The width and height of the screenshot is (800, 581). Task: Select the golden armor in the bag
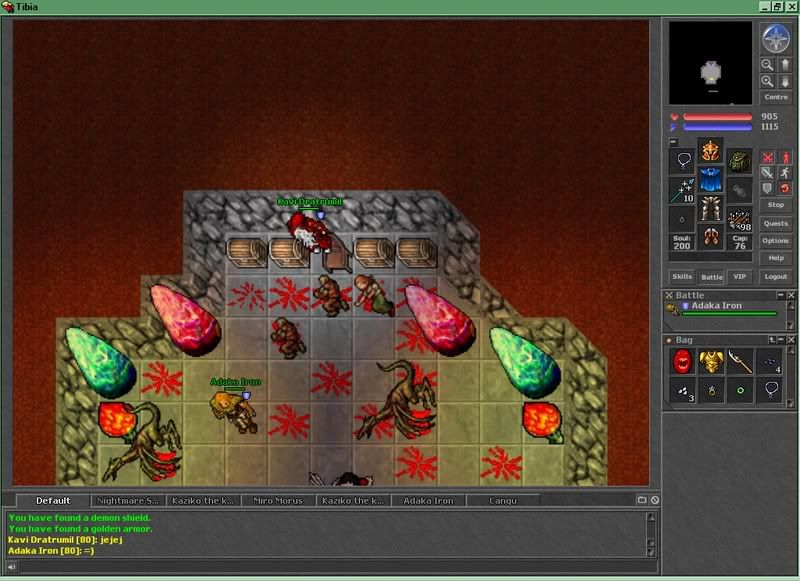point(709,362)
